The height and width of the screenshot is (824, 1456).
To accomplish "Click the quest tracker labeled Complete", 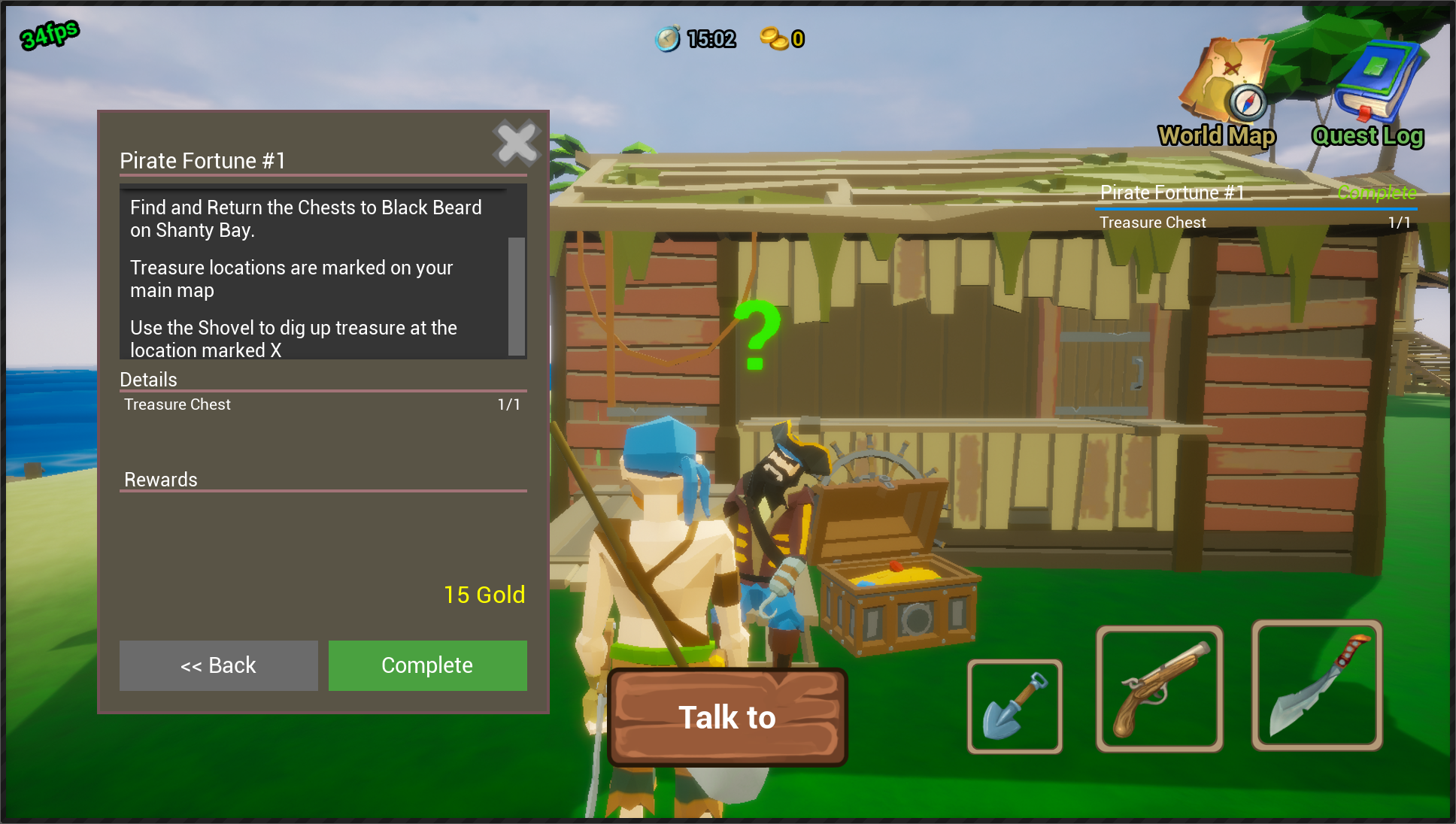I will tap(1376, 192).
